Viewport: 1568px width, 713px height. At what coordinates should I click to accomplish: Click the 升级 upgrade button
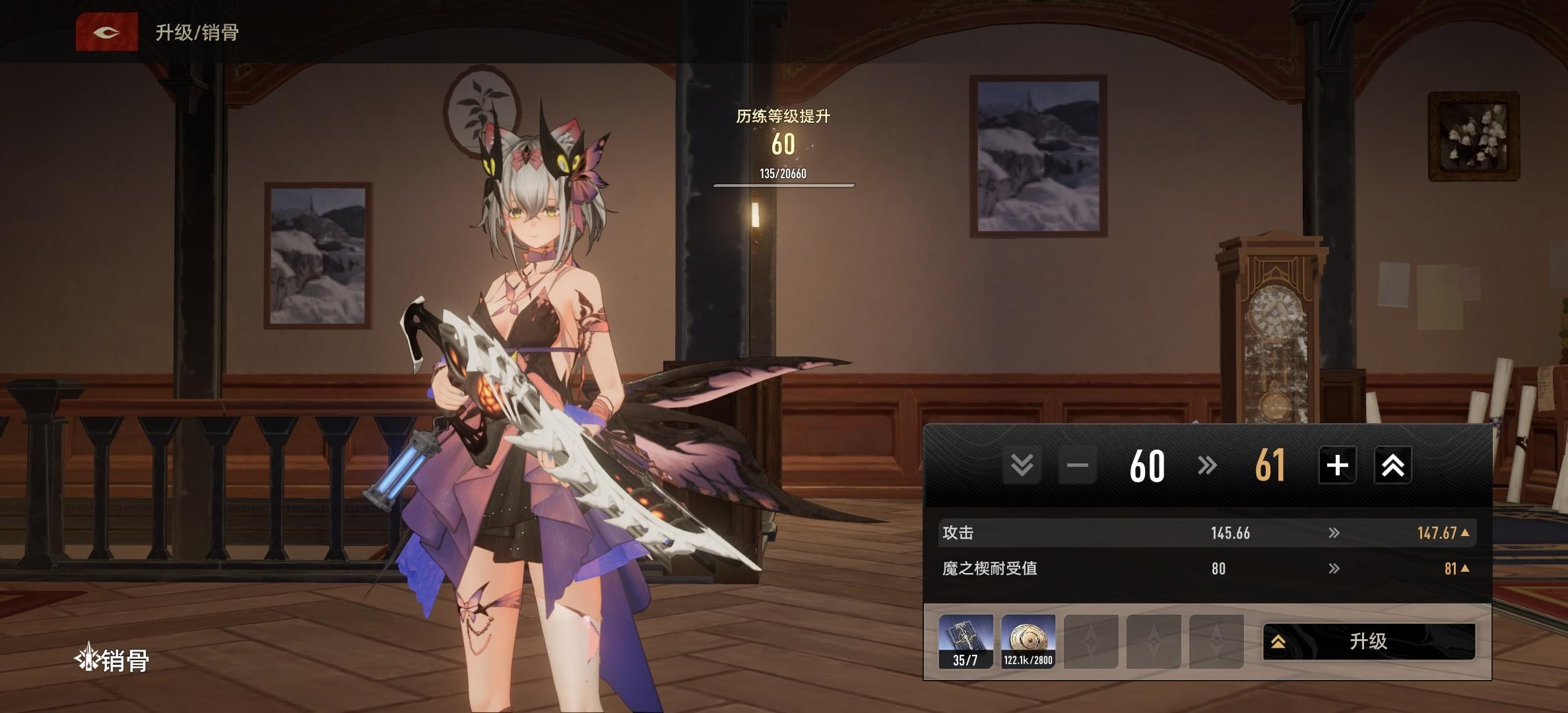[1369, 641]
